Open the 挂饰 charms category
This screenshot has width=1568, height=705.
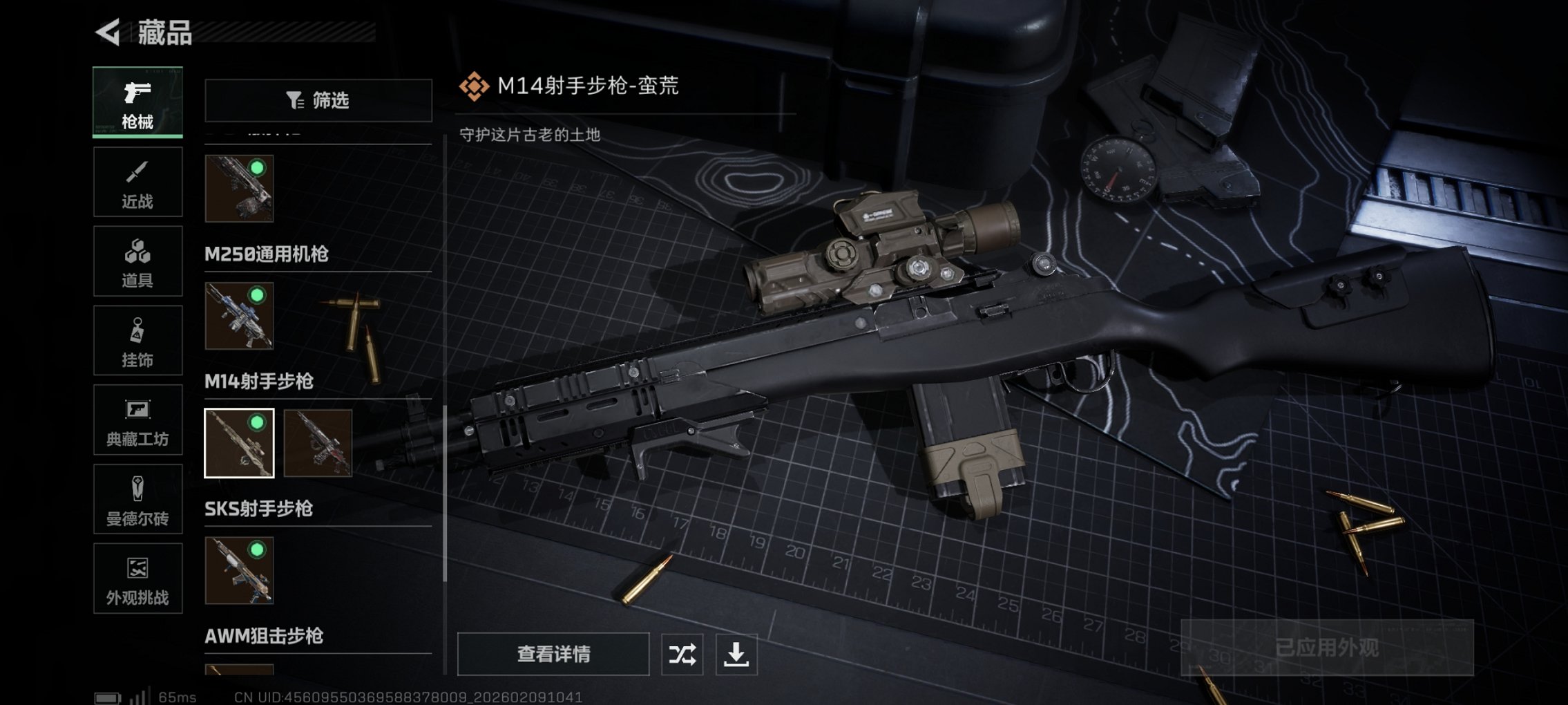coord(137,340)
